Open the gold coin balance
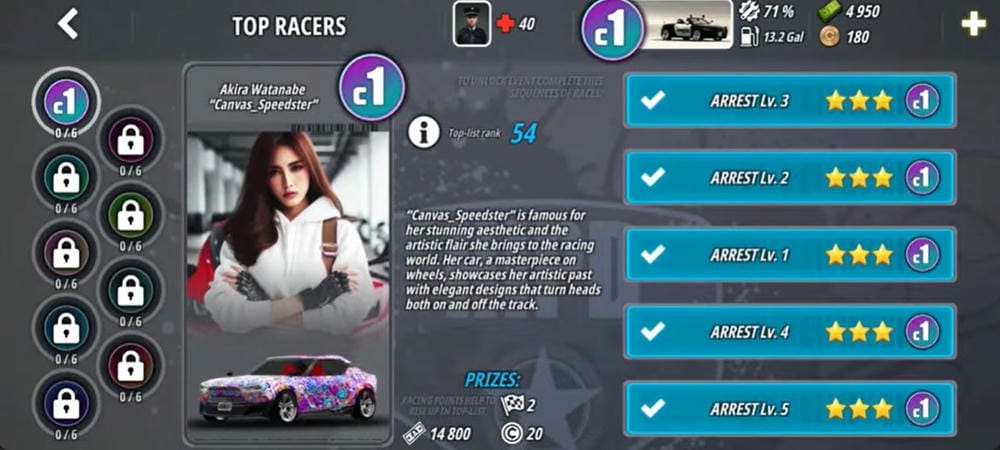 pos(829,38)
